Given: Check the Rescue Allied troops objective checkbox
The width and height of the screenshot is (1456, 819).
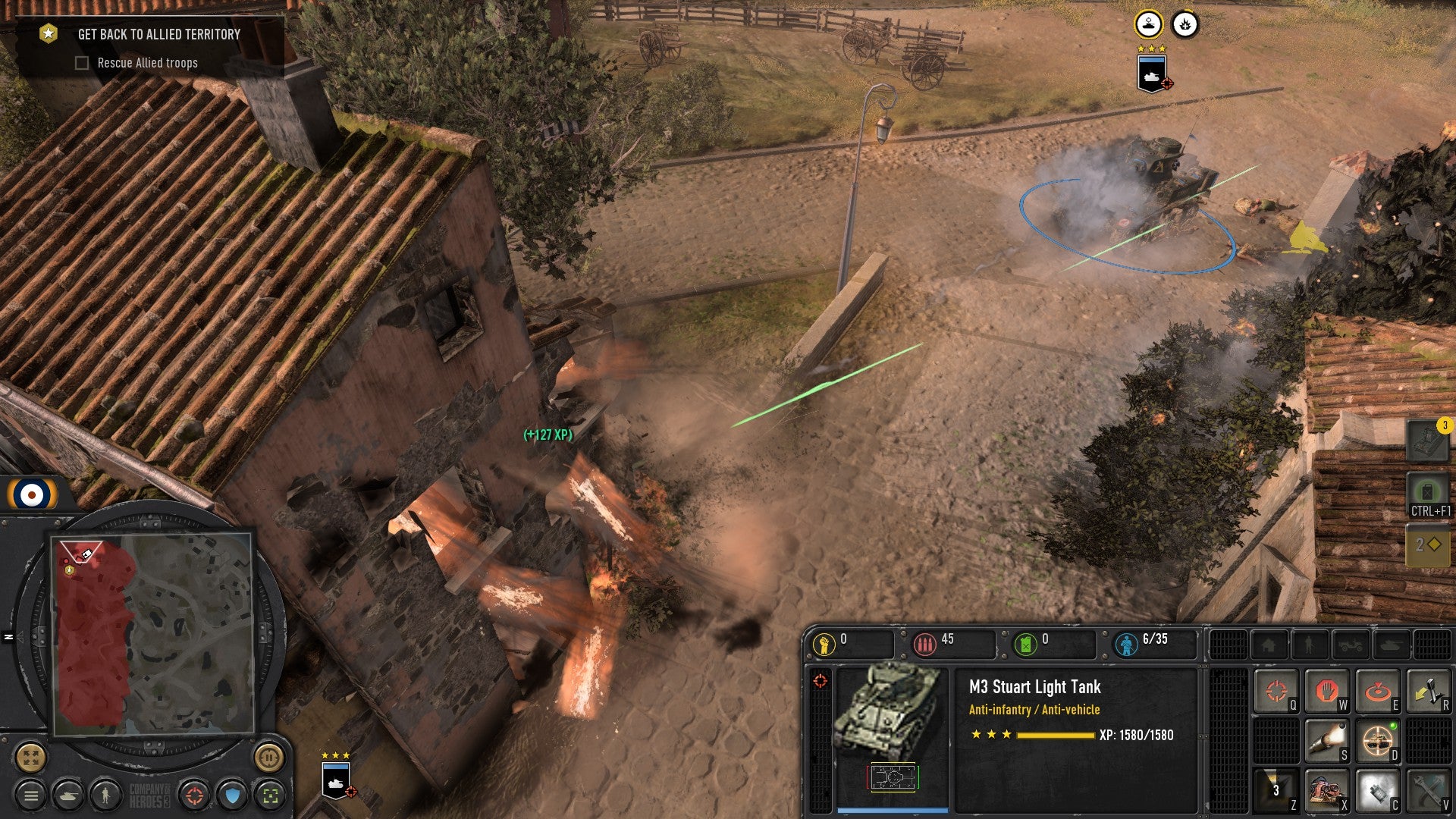Looking at the screenshot, I should pyautogui.click(x=81, y=63).
